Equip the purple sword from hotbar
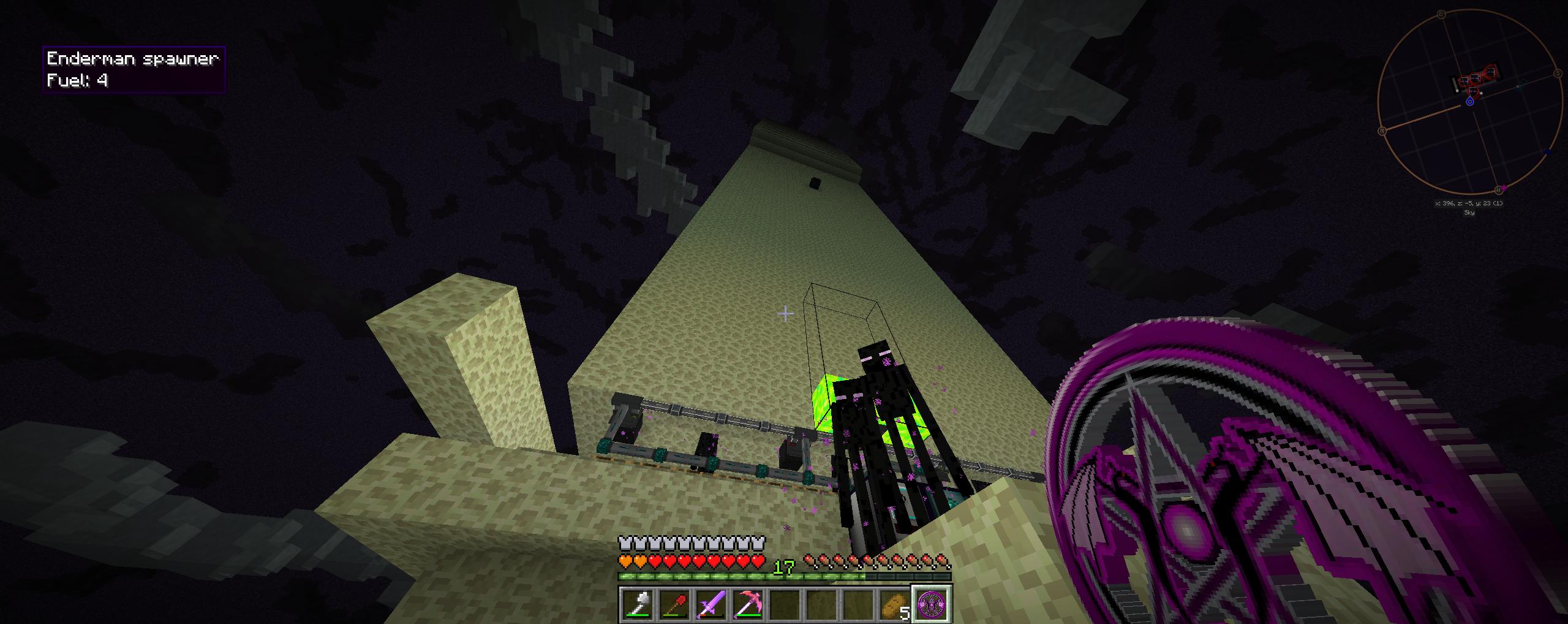The image size is (1568, 624). pos(712,604)
